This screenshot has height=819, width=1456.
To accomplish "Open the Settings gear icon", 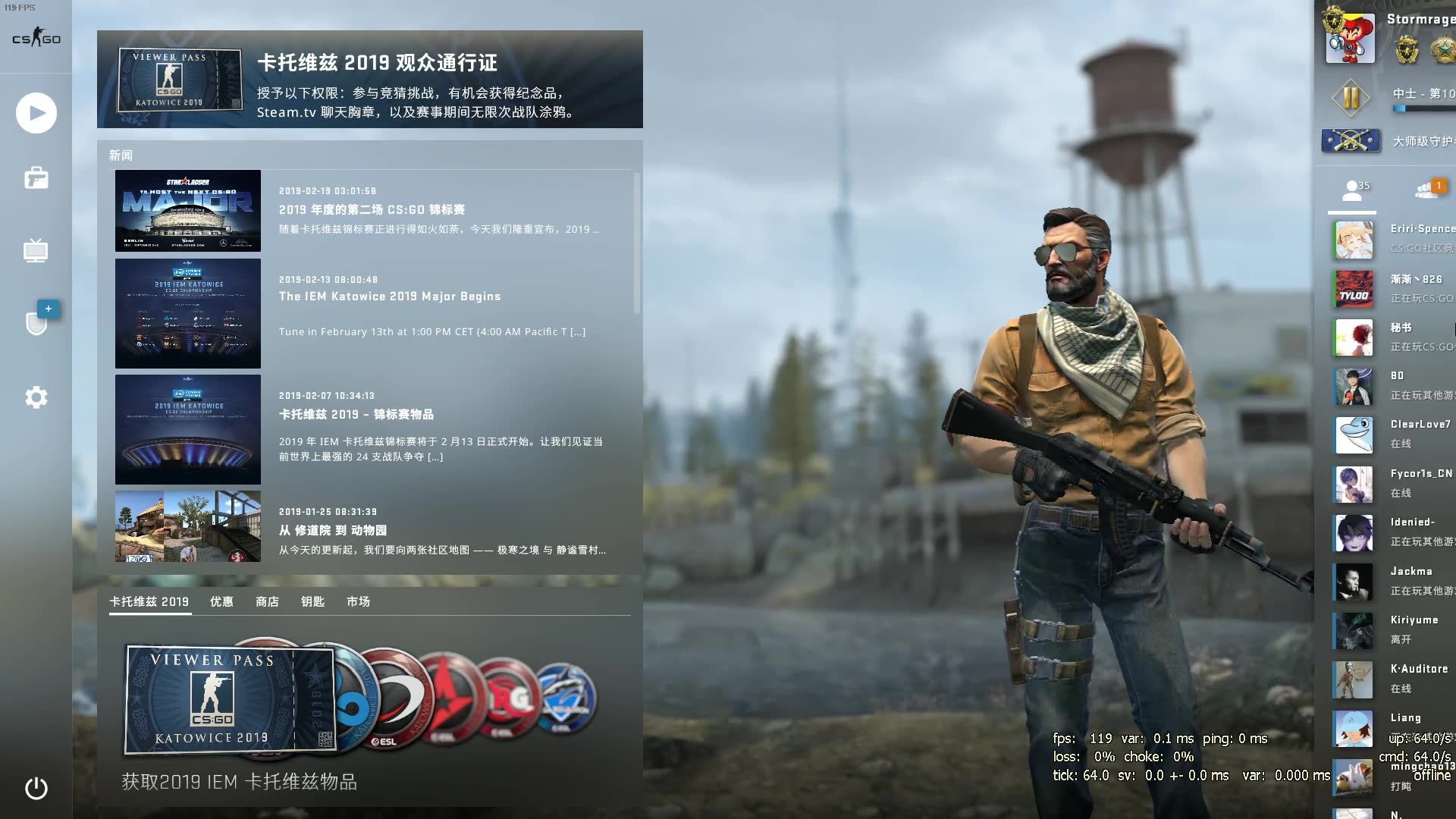I will 36,397.
